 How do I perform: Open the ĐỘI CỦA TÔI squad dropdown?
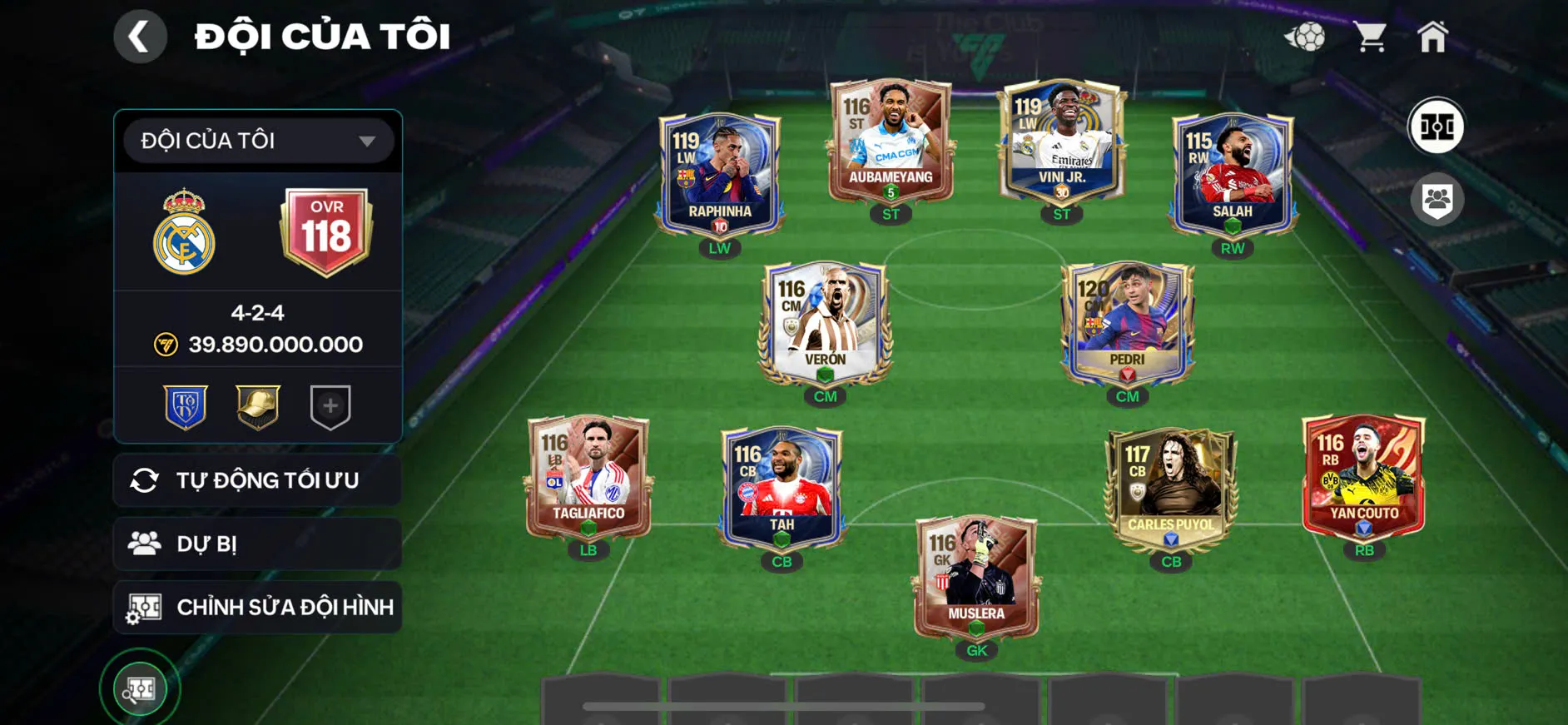258,141
